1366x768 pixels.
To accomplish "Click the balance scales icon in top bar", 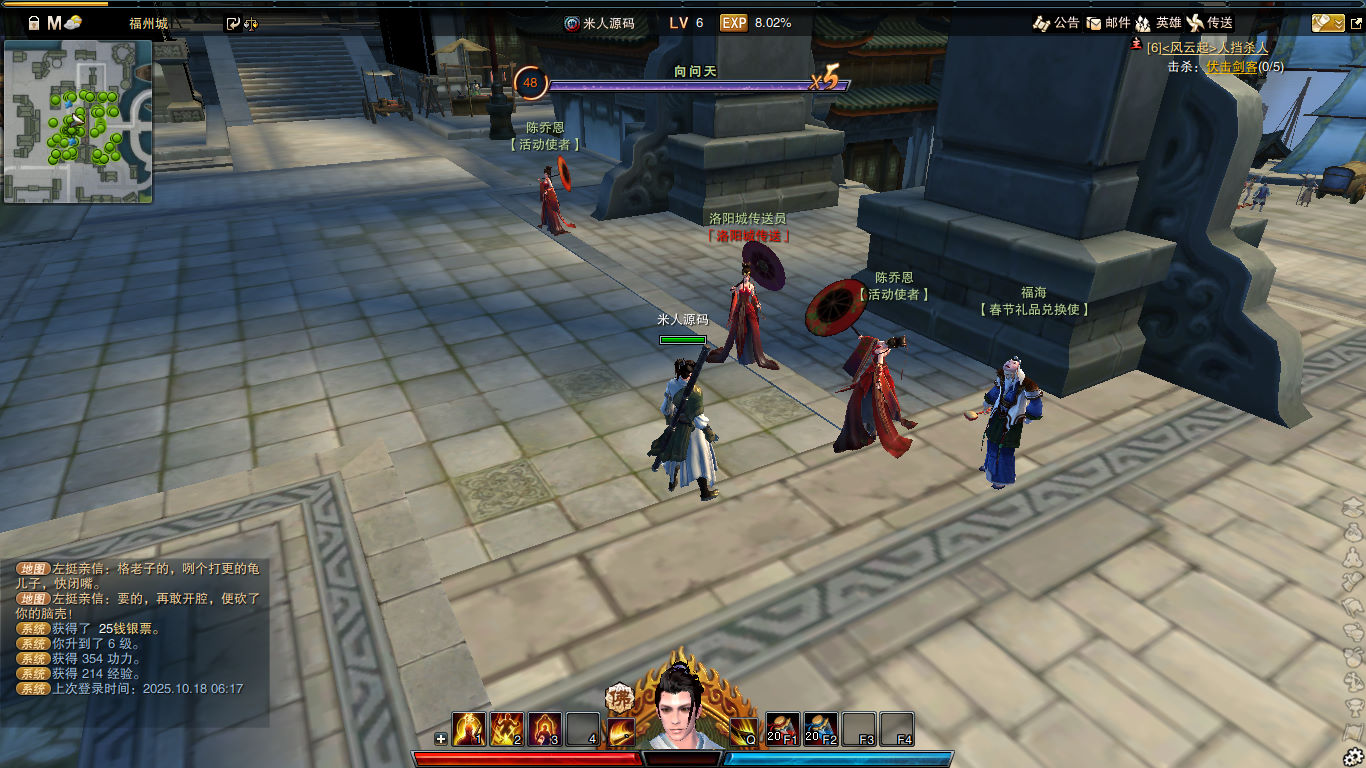I will click(251, 24).
